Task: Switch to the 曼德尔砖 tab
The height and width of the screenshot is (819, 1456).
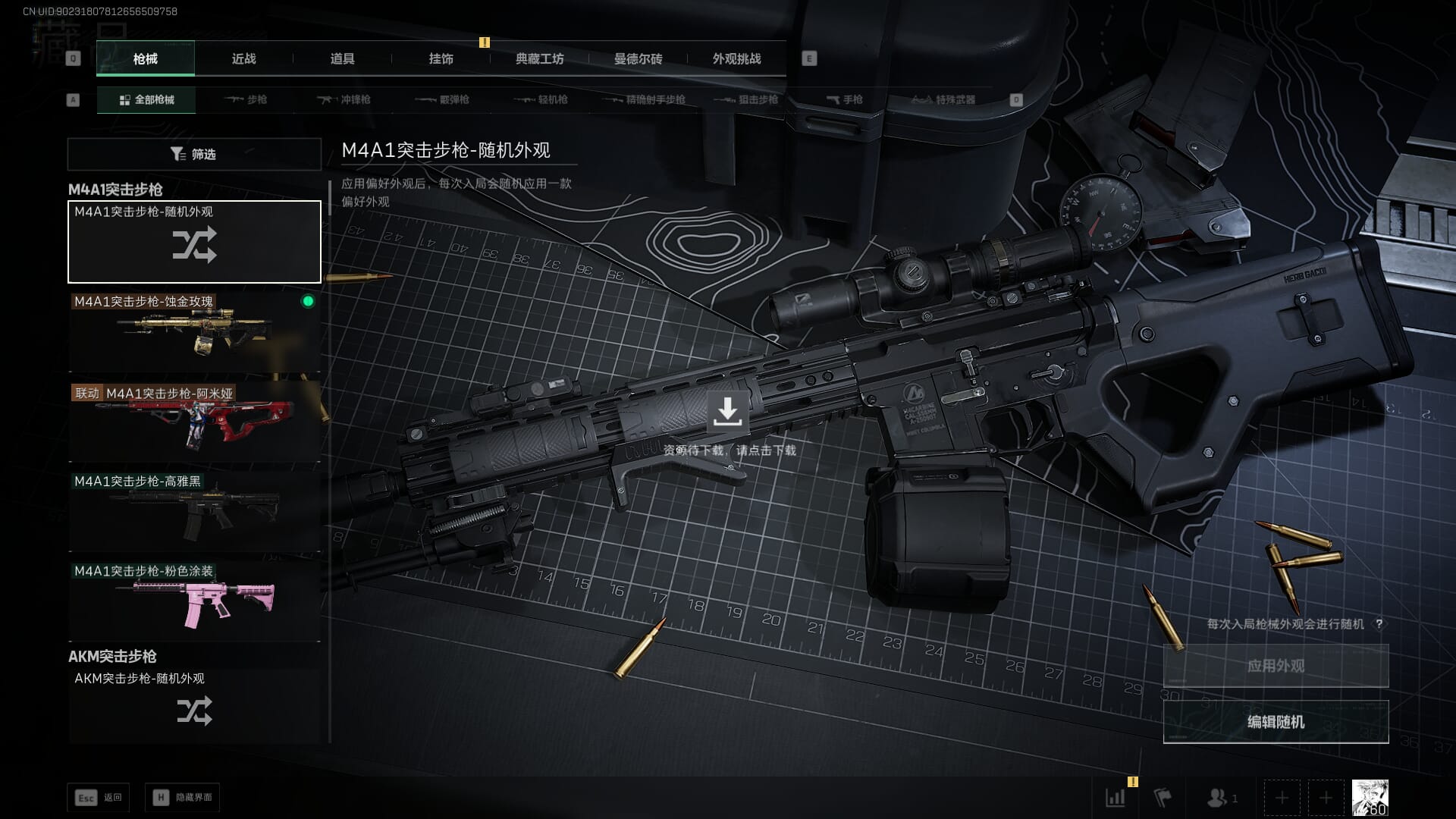Action: [638, 59]
